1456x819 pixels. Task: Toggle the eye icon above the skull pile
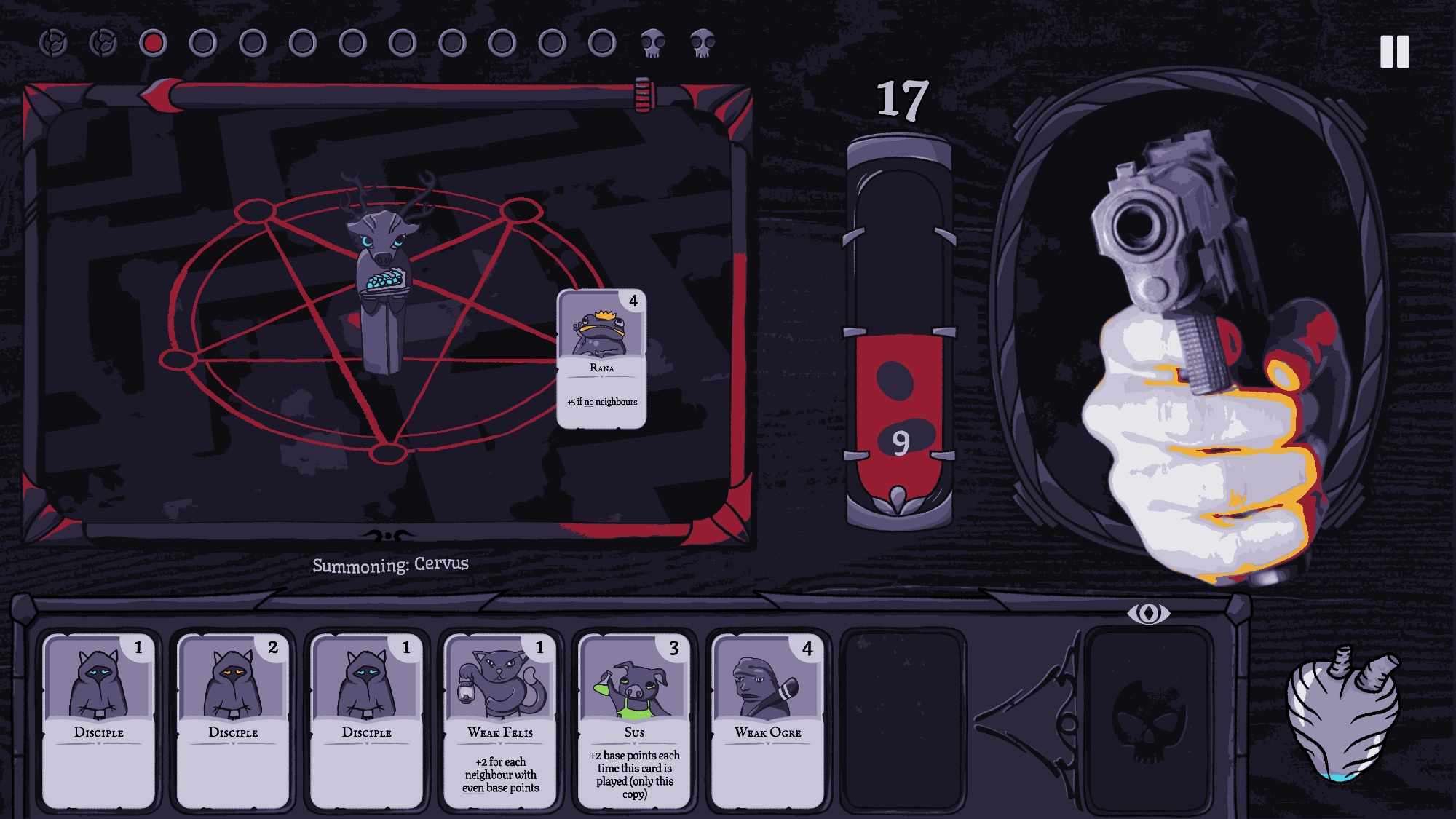click(x=1148, y=613)
